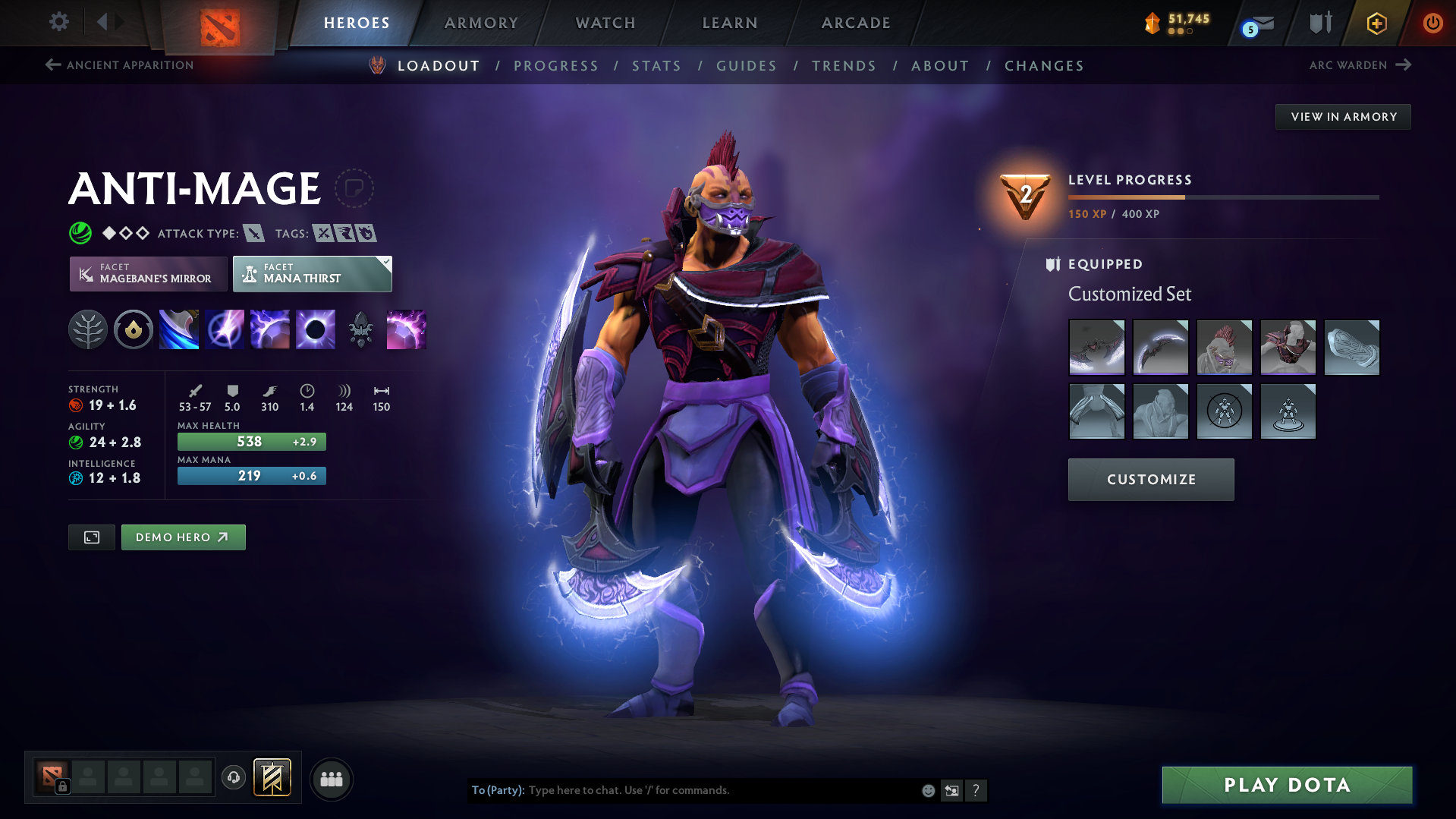Launch Demo Hero mode
The image size is (1456, 819).
click(183, 537)
